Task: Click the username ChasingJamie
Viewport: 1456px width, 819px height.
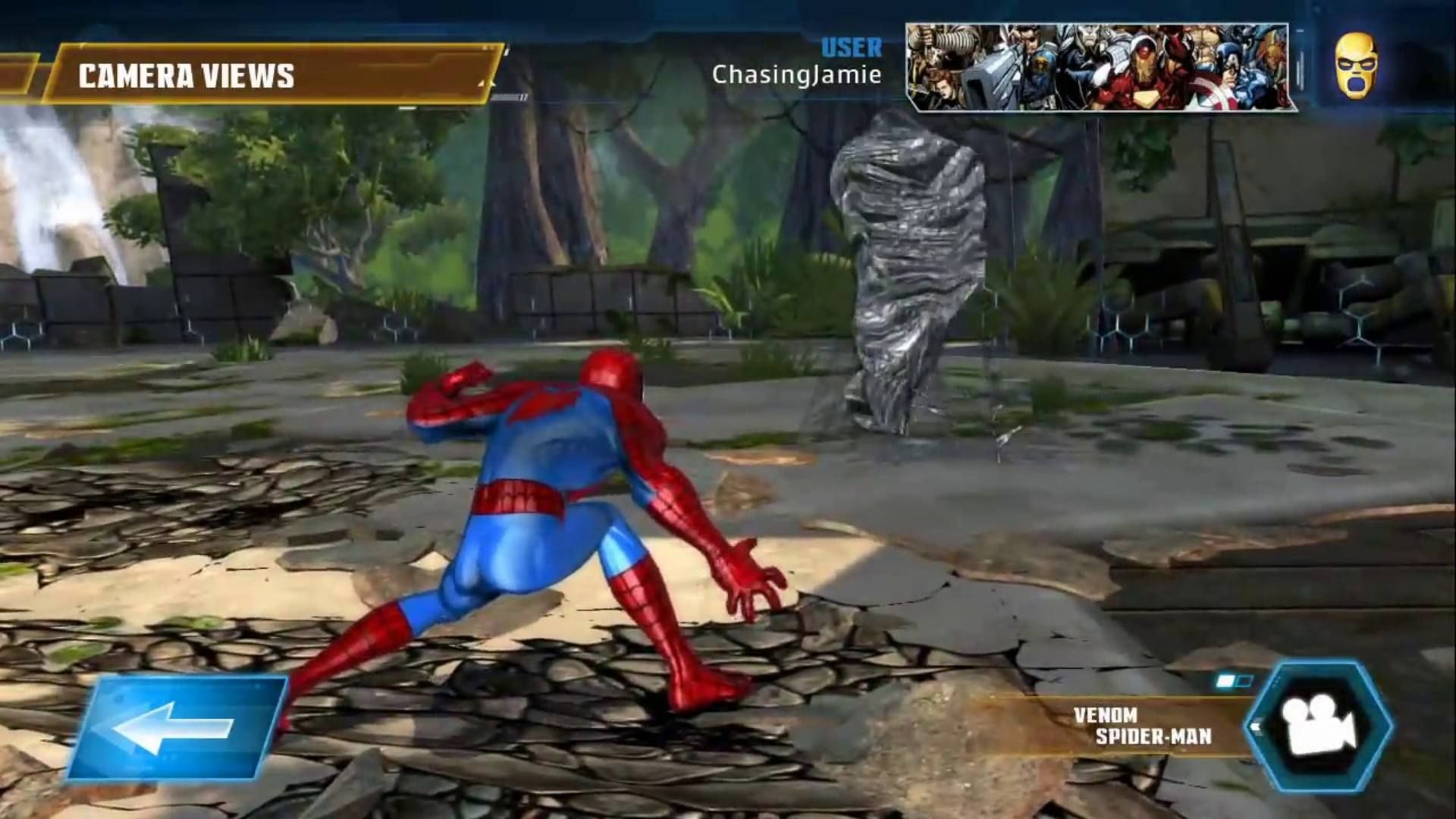Action: pos(797,75)
